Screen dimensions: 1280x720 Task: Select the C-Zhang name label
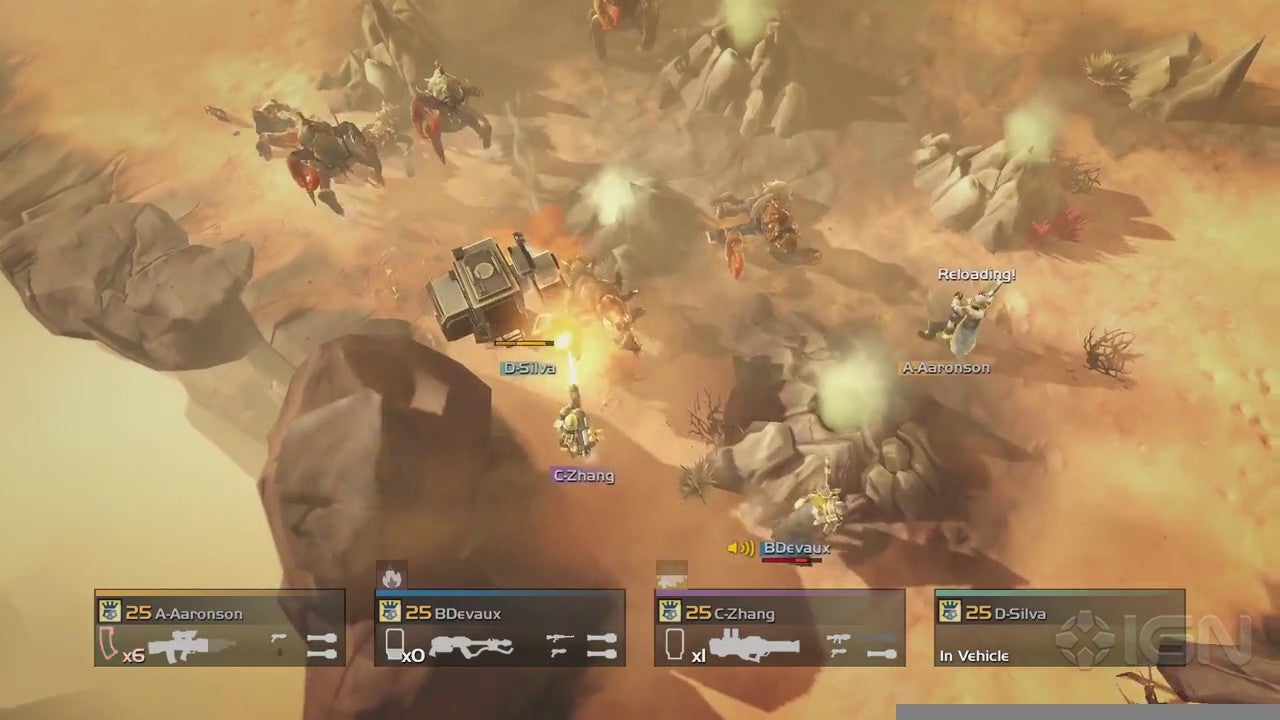584,477
